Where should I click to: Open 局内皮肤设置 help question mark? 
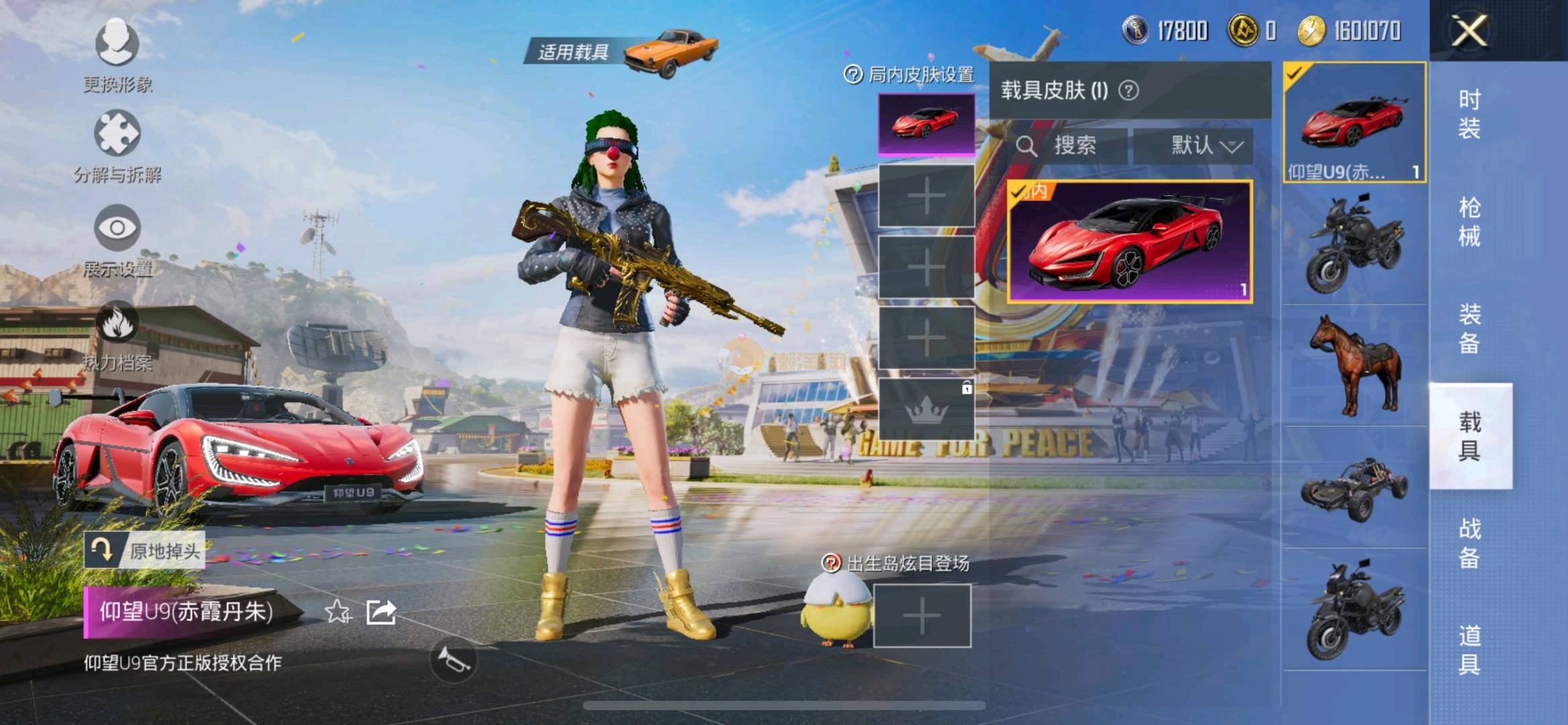pos(853,75)
